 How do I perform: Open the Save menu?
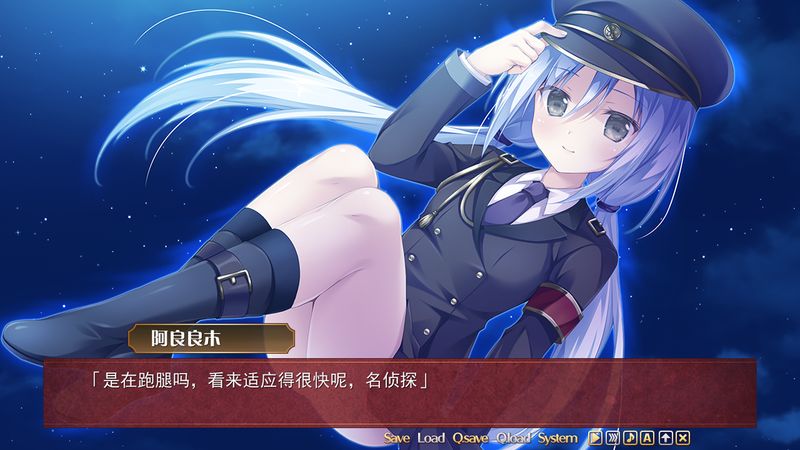(397, 438)
